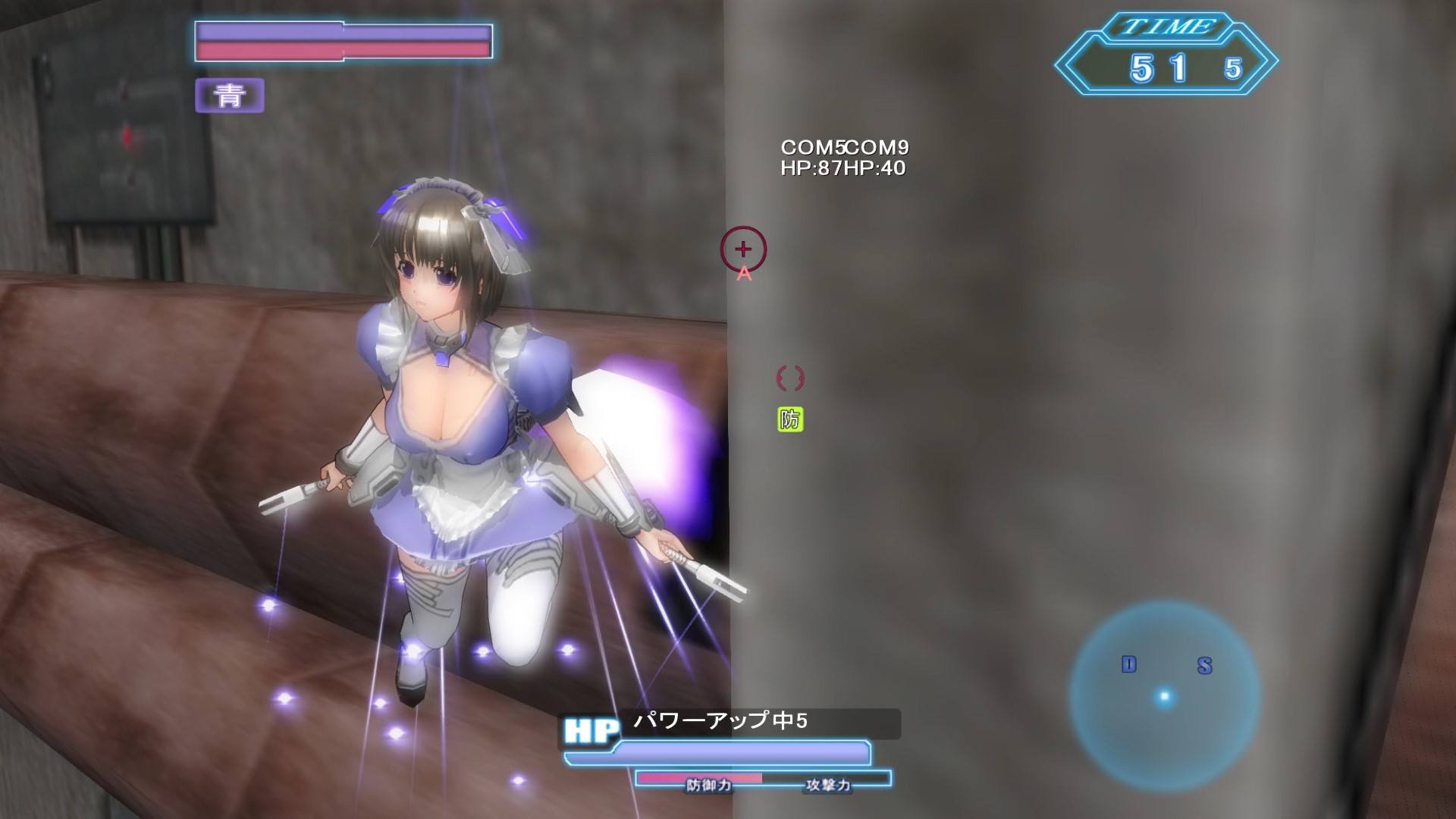Toggle the 青 team indicator badge
1456x819 pixels.
[229, 96]
